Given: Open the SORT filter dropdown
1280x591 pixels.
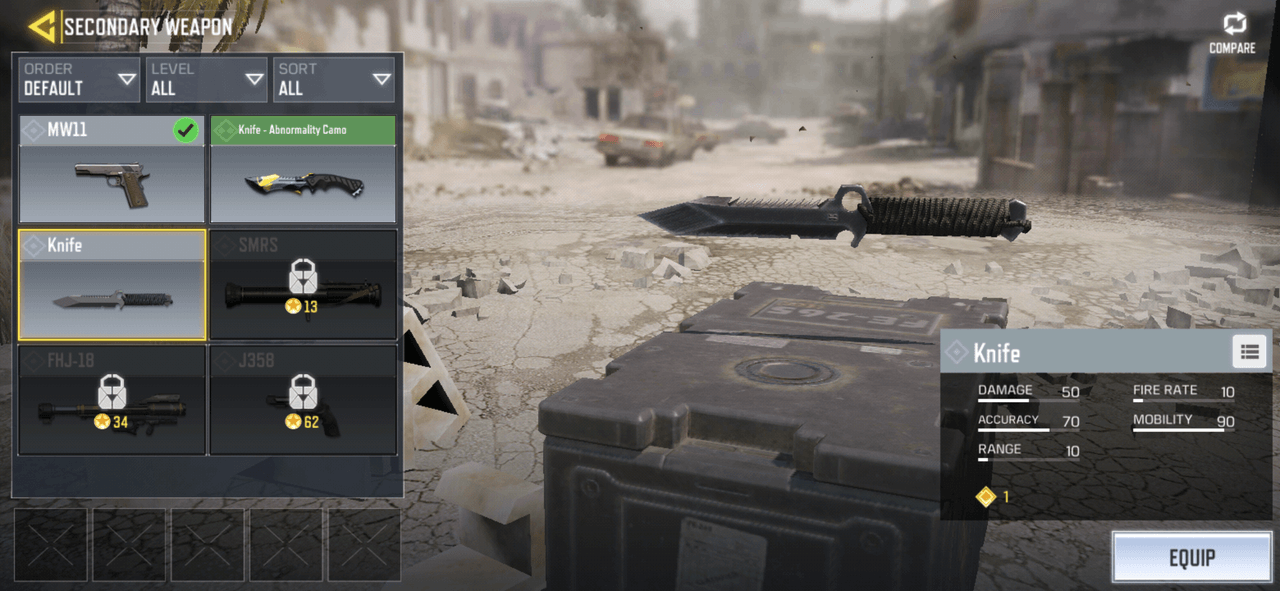Looking at the screenshot, I should 334,79.
